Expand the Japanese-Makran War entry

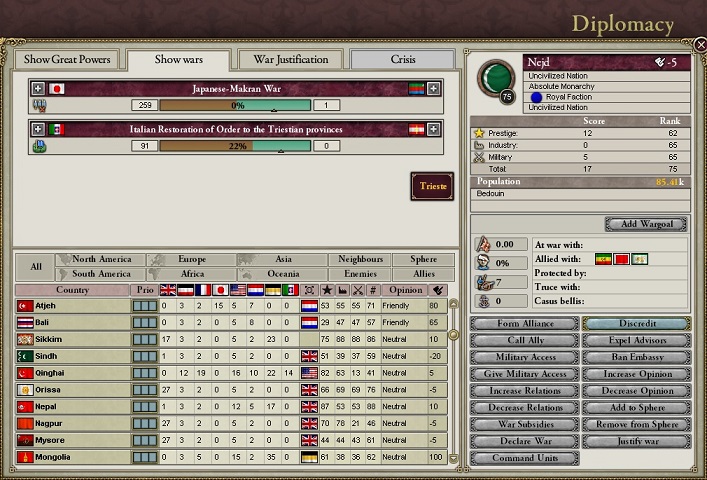point(38,89)
